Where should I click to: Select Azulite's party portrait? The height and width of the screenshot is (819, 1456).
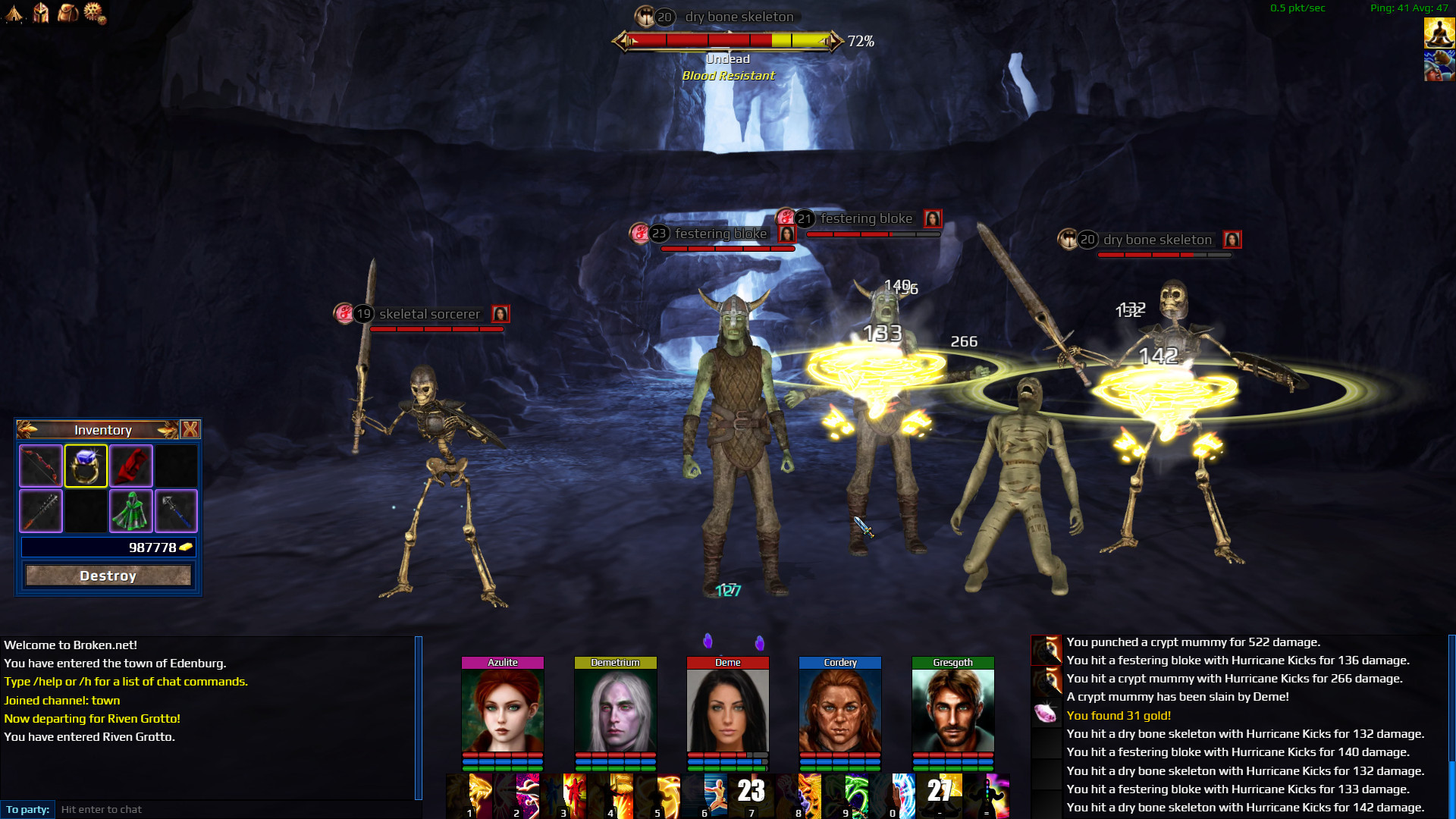[503, 711]
